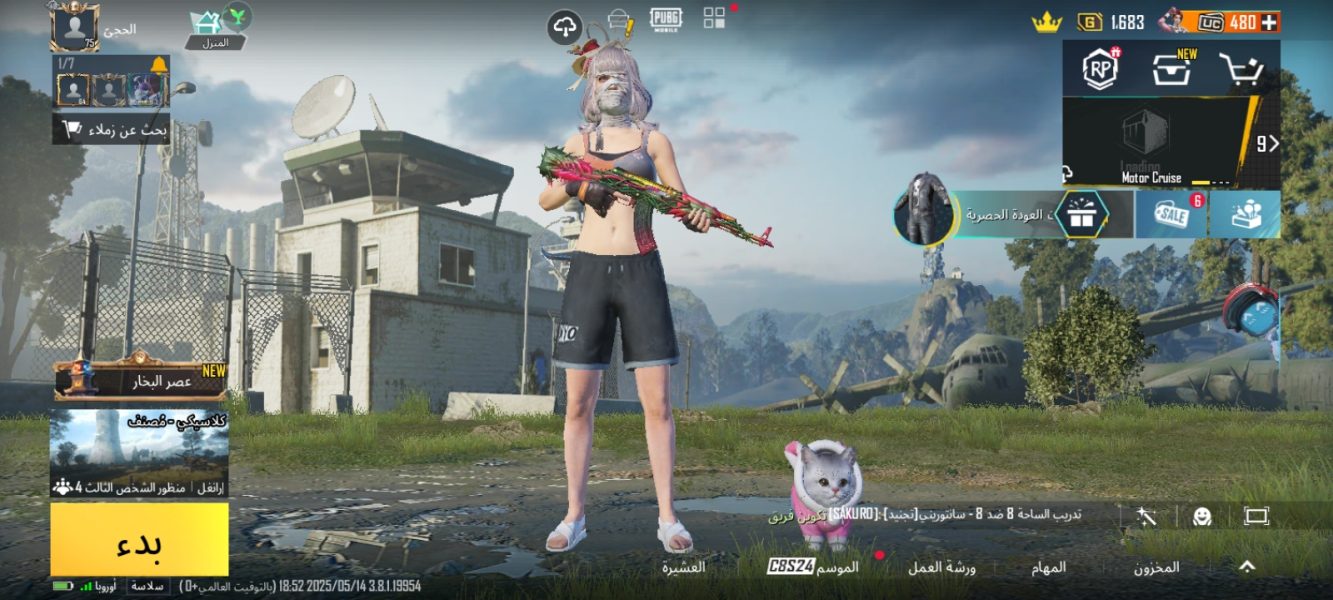Click the بحث عن زملاء teammate search button
Viewport: 1333px width, 600px height.
(x=111, y=129)
